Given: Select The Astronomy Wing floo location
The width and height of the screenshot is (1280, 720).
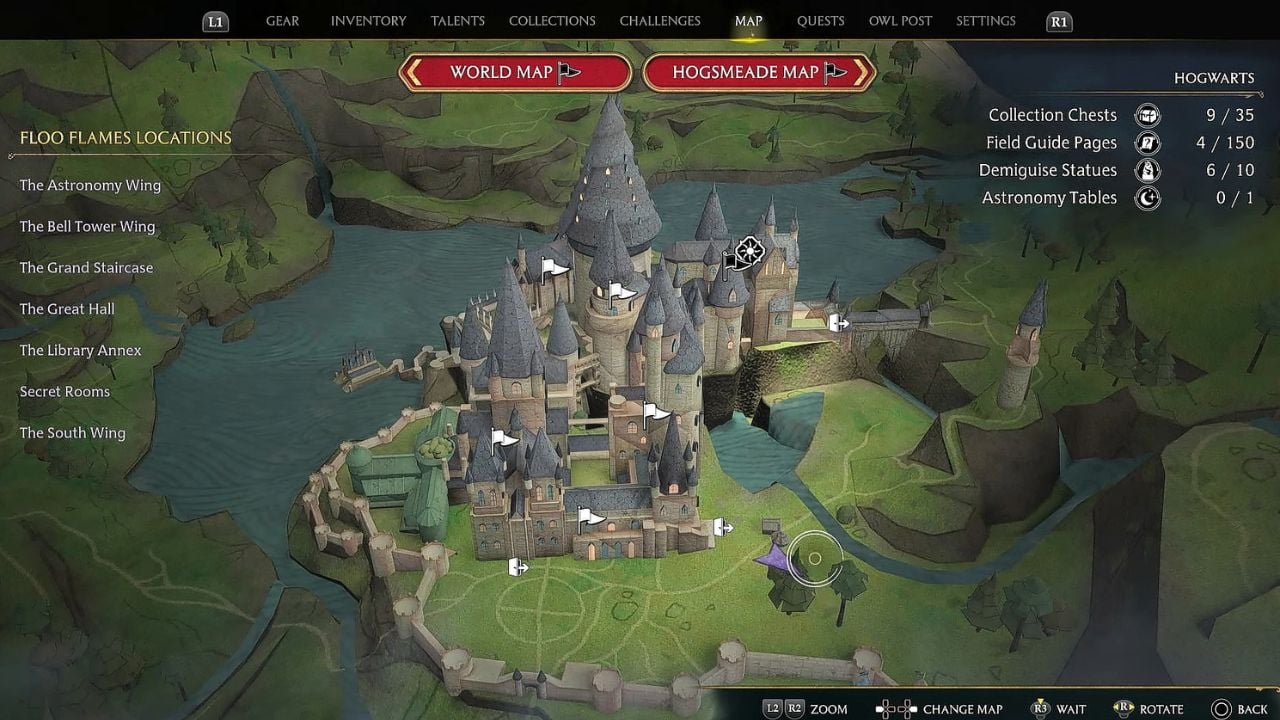Looking at the screenshot, I should [90, 185].
